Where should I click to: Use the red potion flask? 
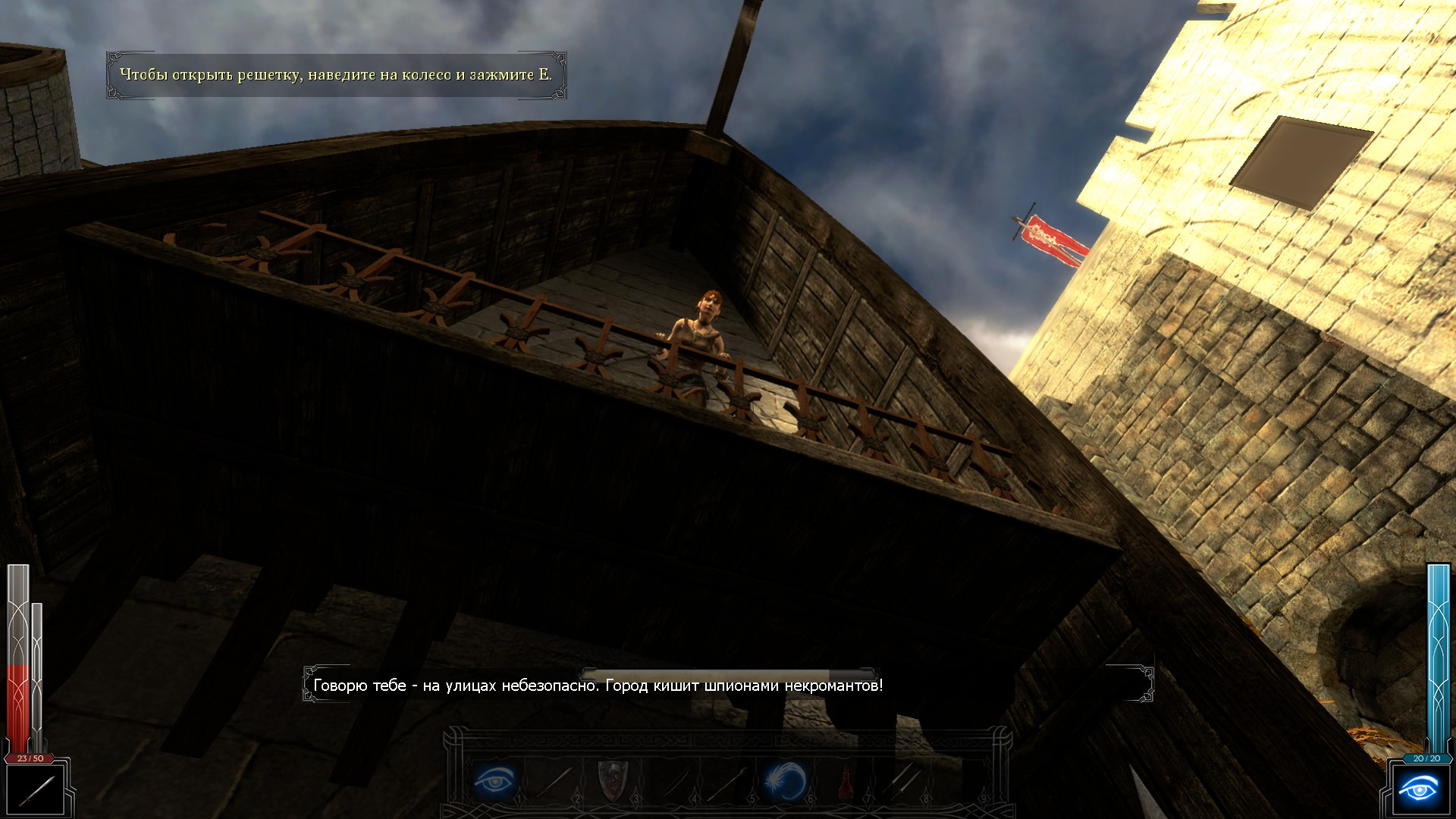coord(844,781)
